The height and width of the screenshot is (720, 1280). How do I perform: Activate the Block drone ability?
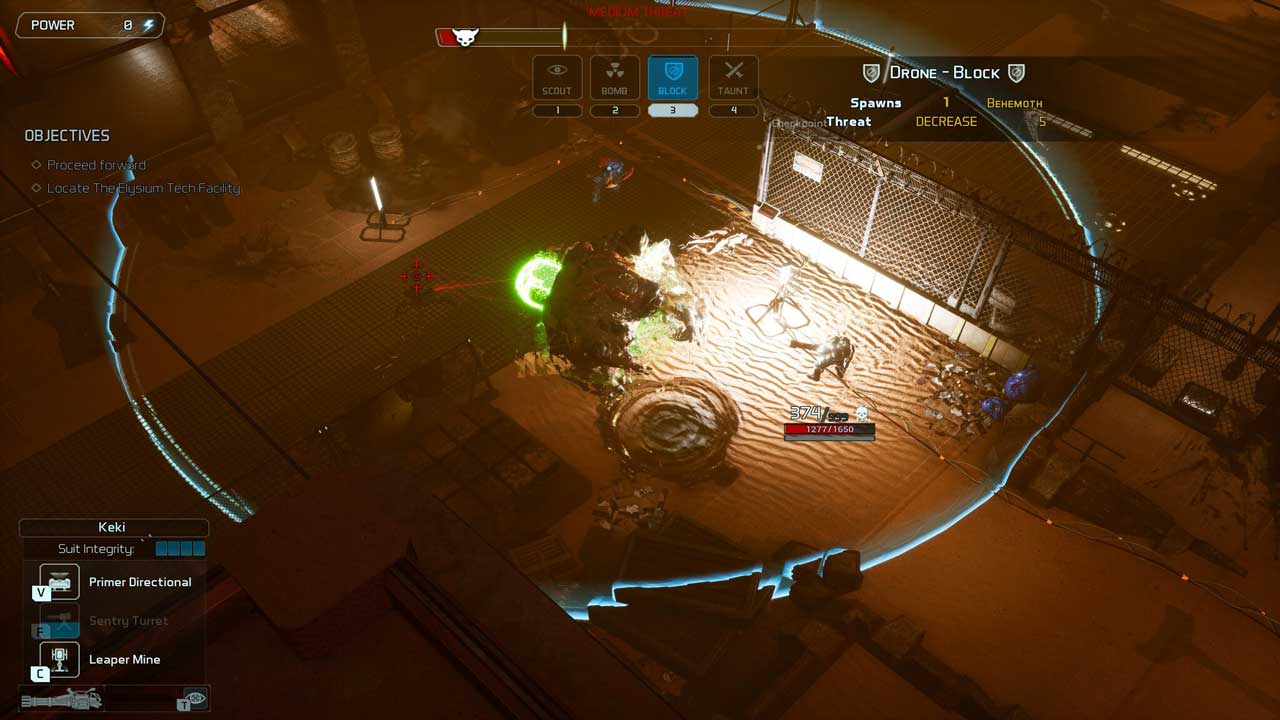(x=672, y=77)
